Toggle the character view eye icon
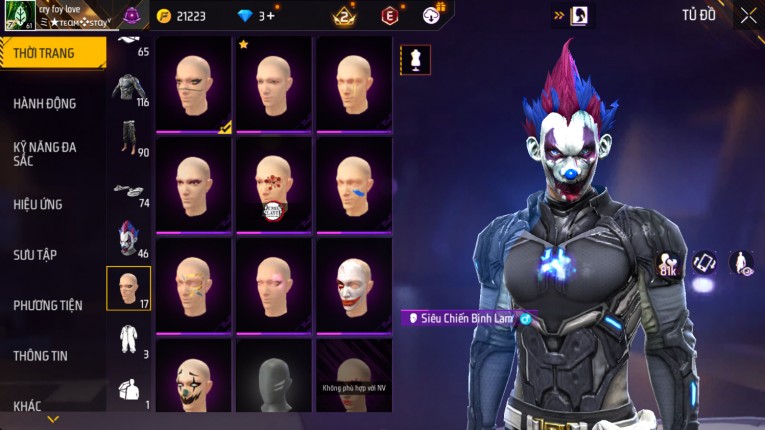 (742, 263)
